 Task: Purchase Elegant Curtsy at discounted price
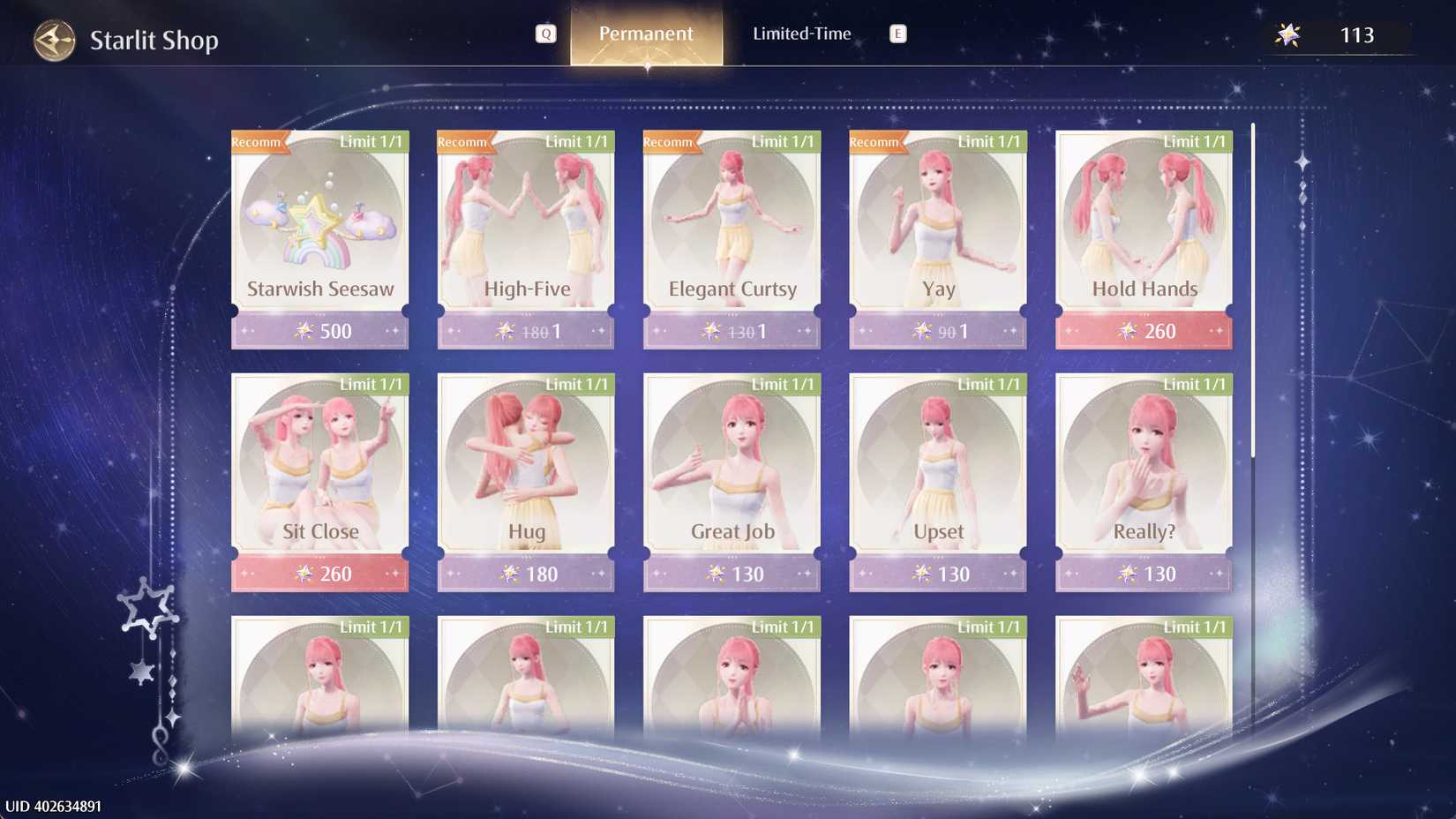(x=732, y=330)
